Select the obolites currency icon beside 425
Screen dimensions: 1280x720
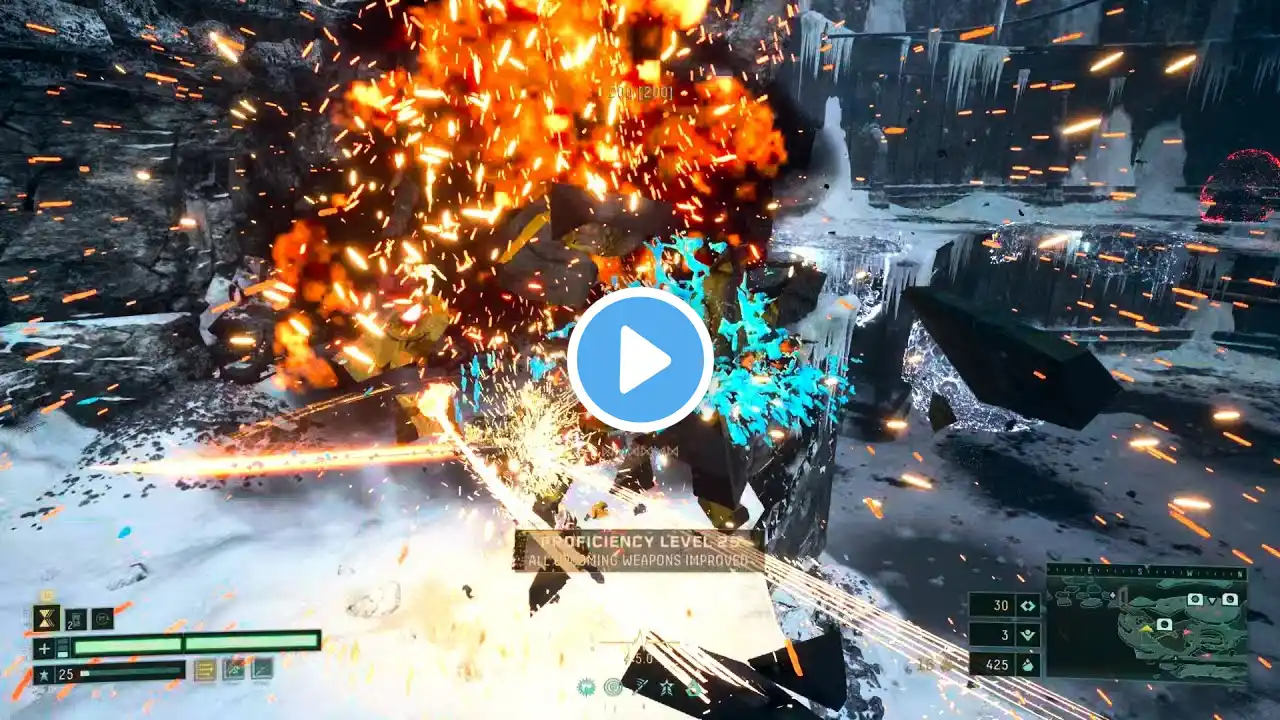click(1027, 664)
